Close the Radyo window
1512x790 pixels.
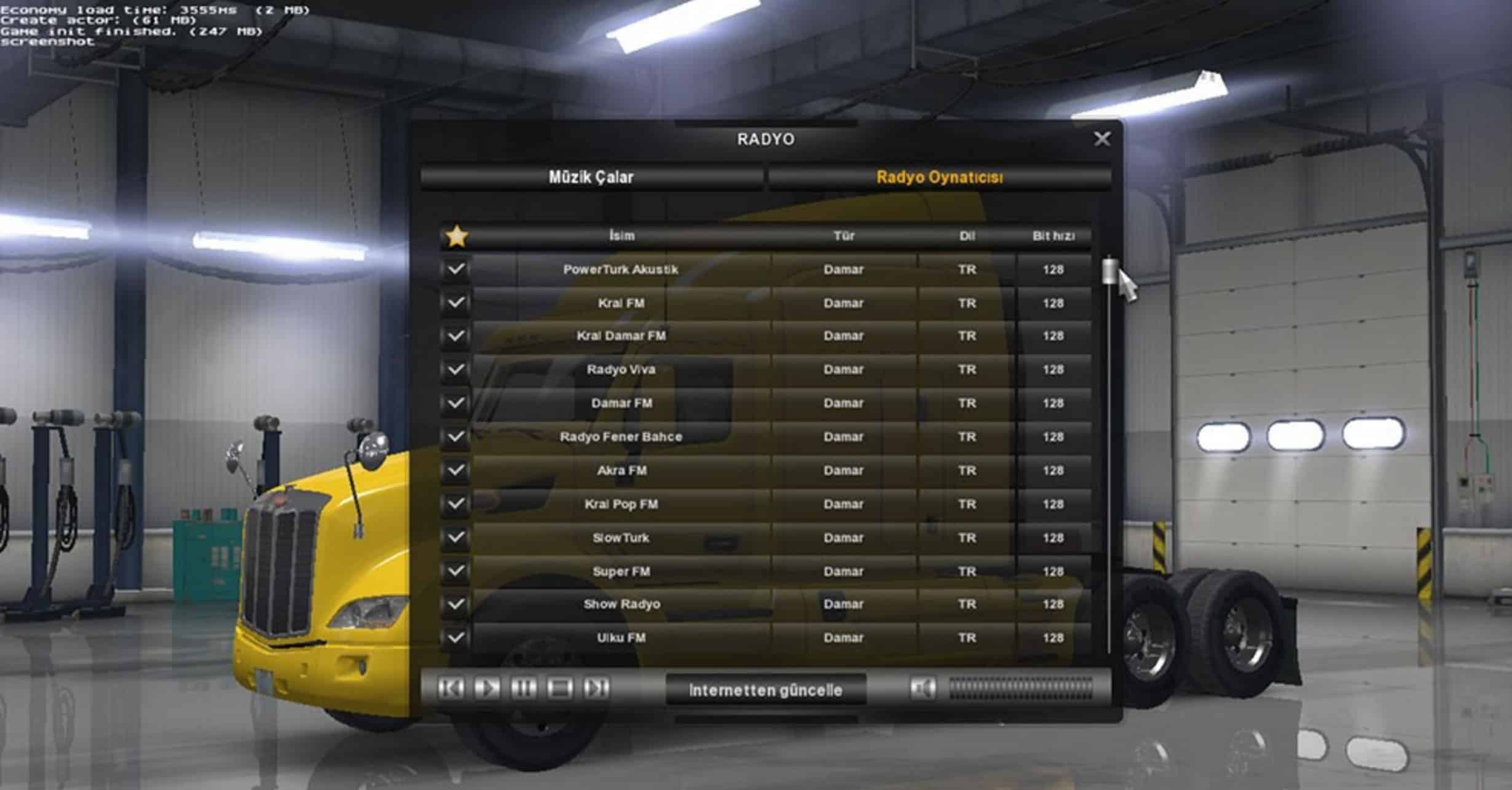click(x=1101, y=139)
